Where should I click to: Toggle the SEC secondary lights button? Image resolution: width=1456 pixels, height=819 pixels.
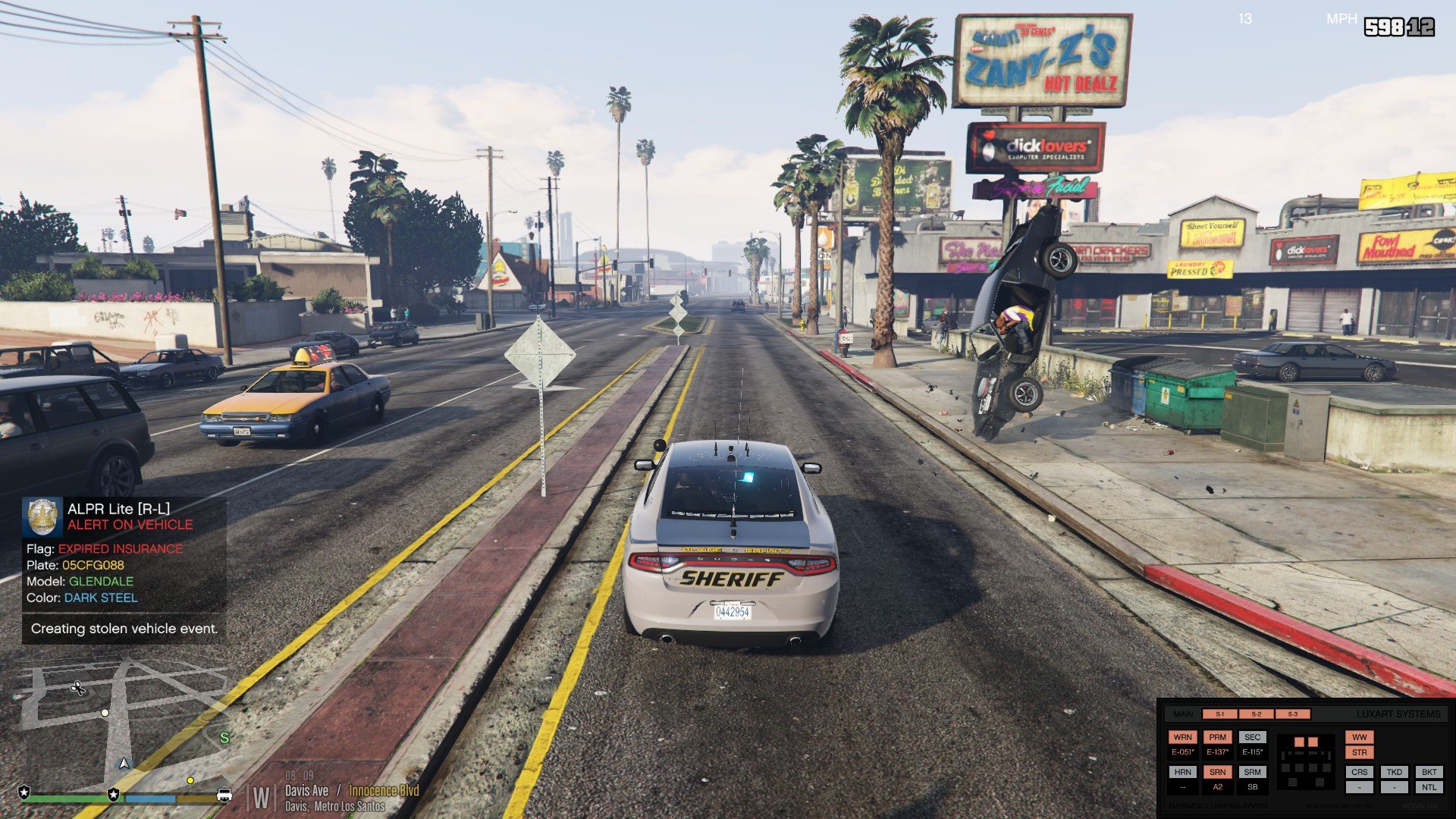click(x=1252, y=737)
